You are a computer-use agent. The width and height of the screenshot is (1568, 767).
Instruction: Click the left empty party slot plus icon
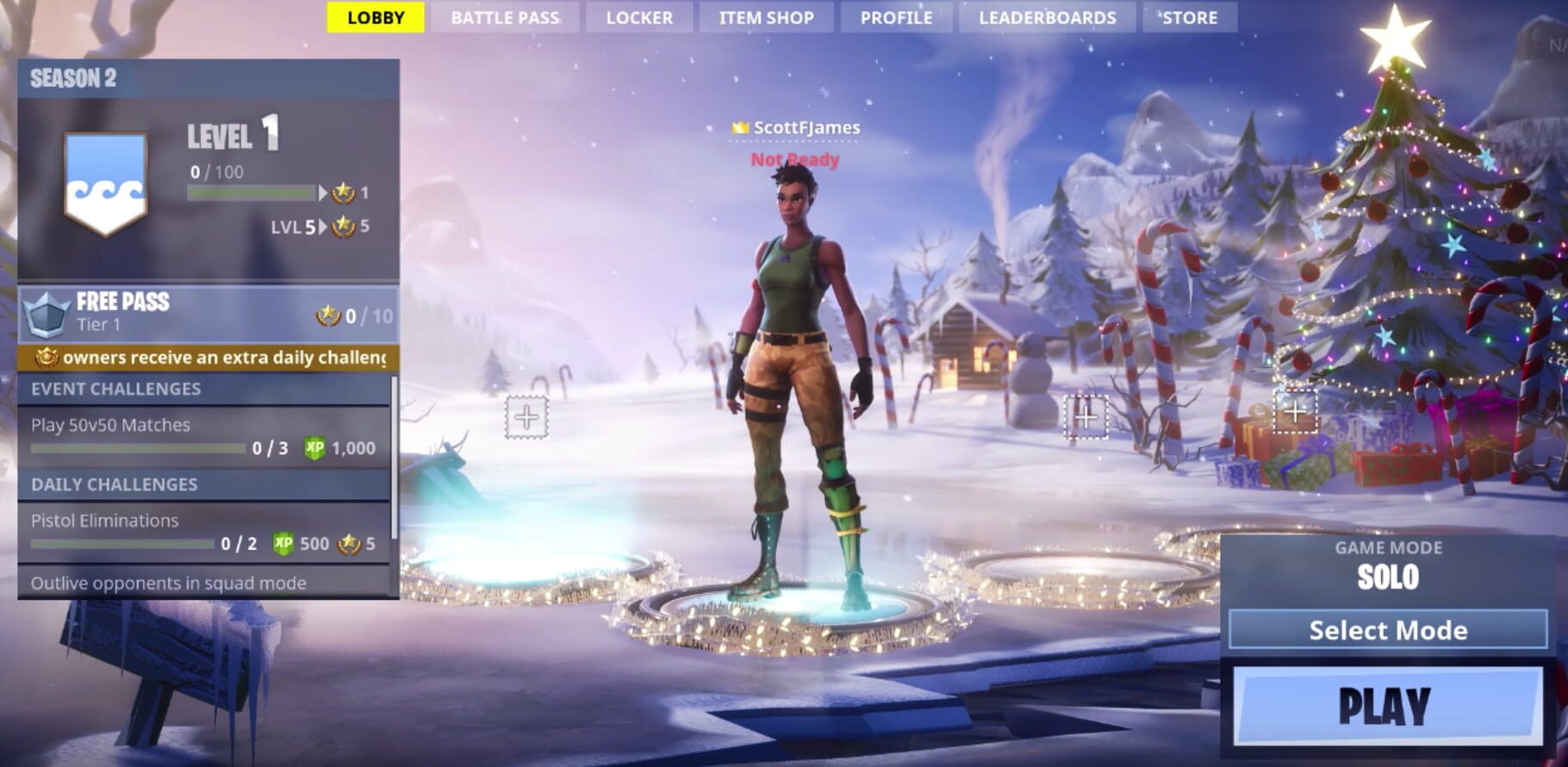[x=528, y=418]
